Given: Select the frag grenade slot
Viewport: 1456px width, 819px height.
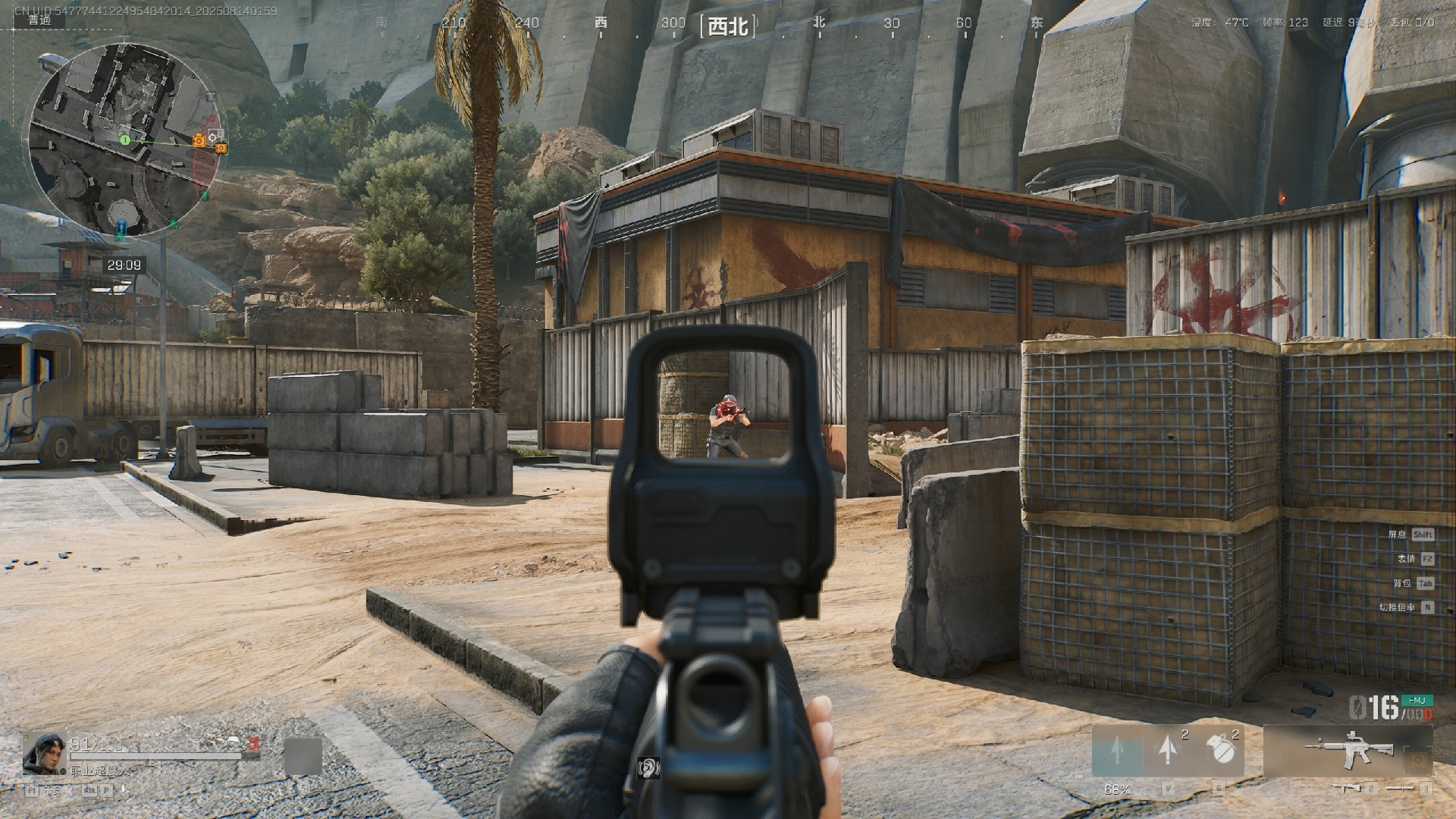Looking at the screenshot, I should 1221,748.
